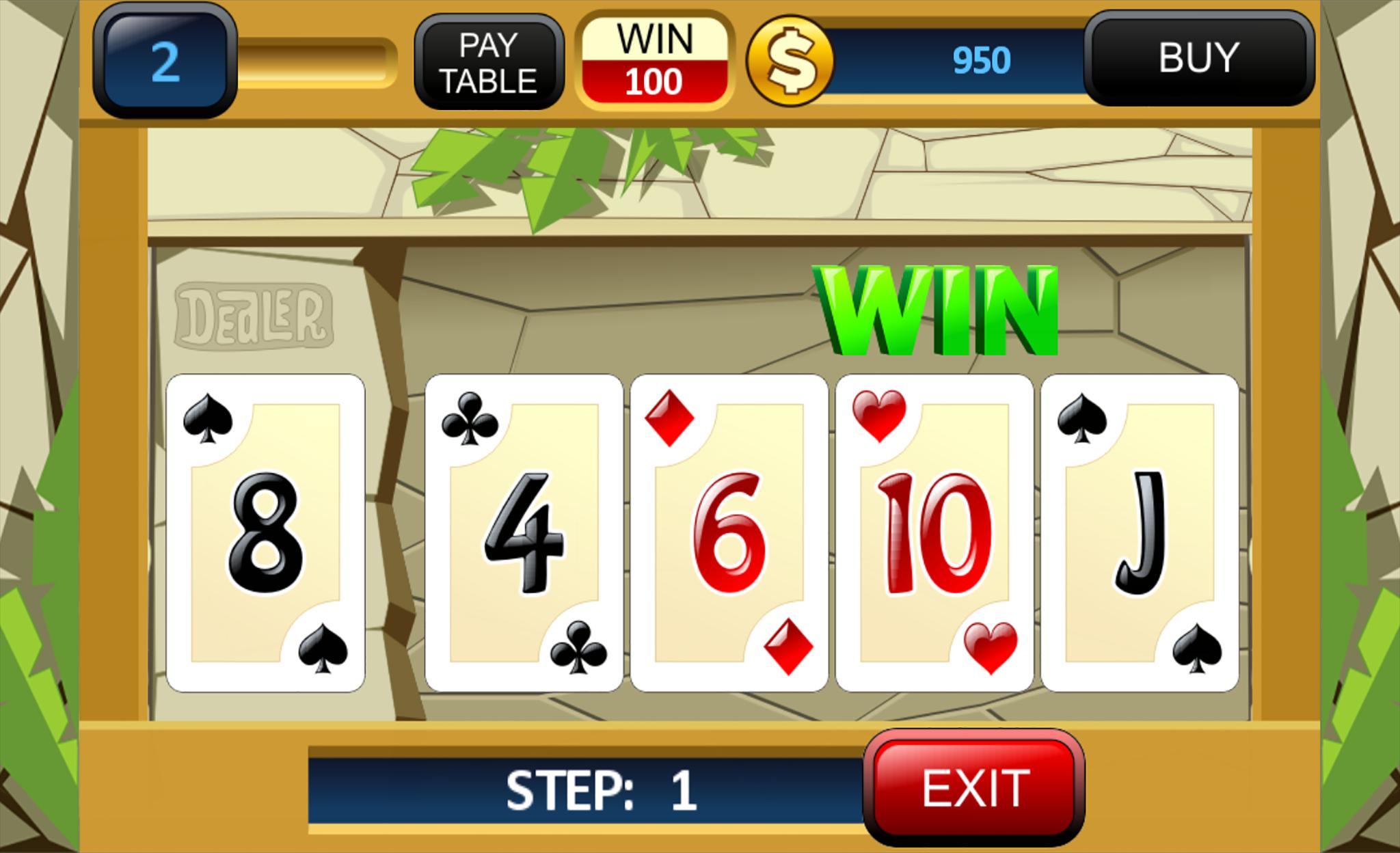
Task: Open the PAY TABLE
Action: pos(491,62)
